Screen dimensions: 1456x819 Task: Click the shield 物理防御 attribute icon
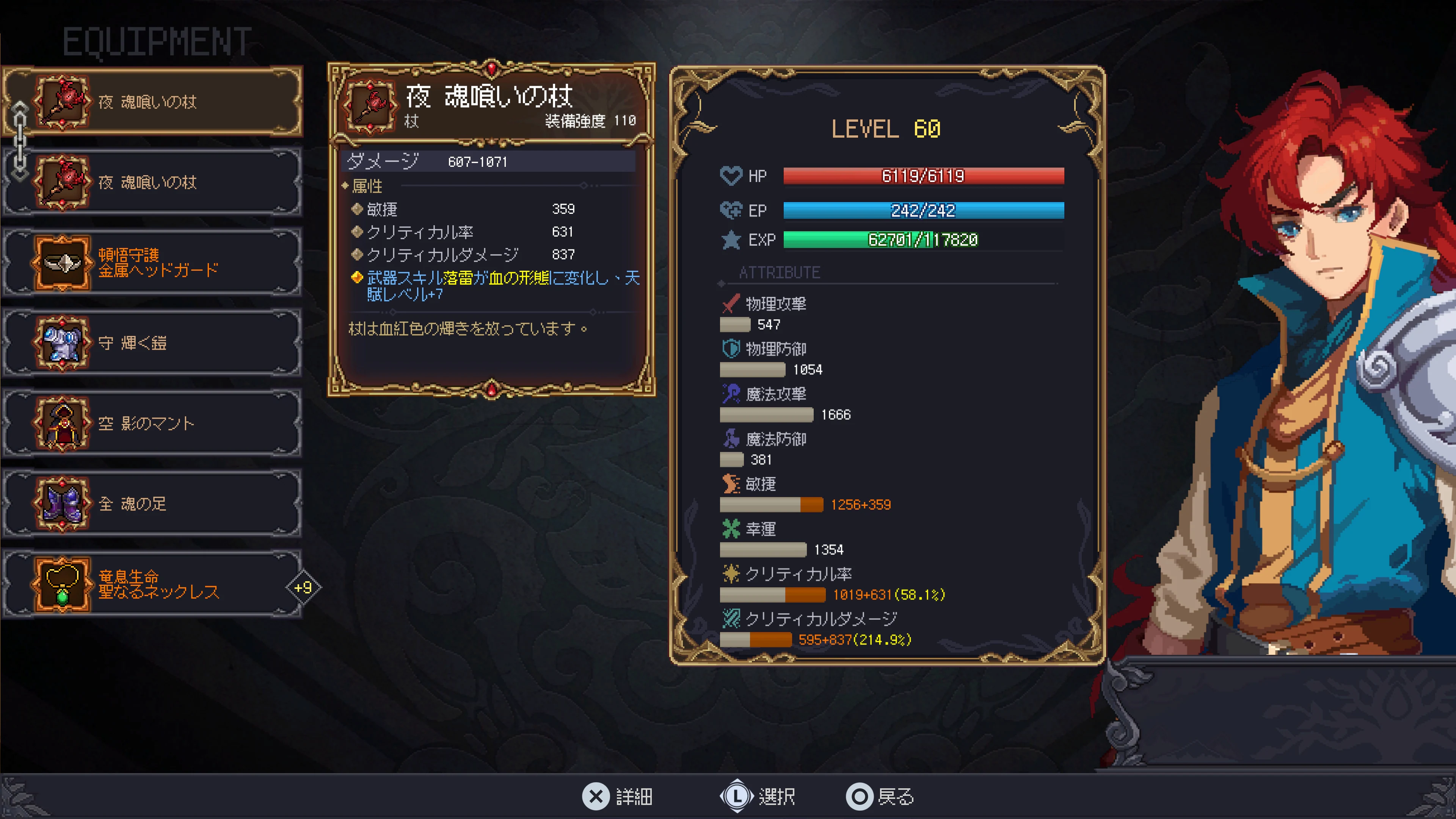[x=731, y=349]
